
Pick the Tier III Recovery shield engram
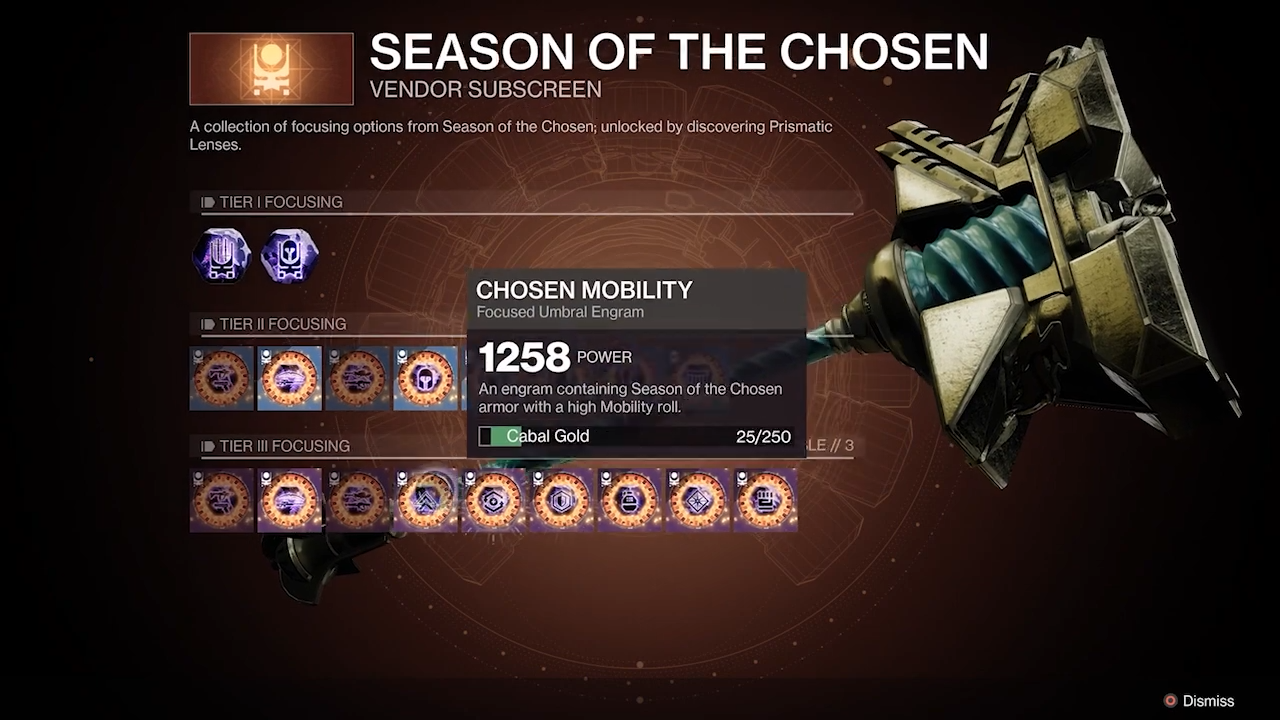(562, 500)
